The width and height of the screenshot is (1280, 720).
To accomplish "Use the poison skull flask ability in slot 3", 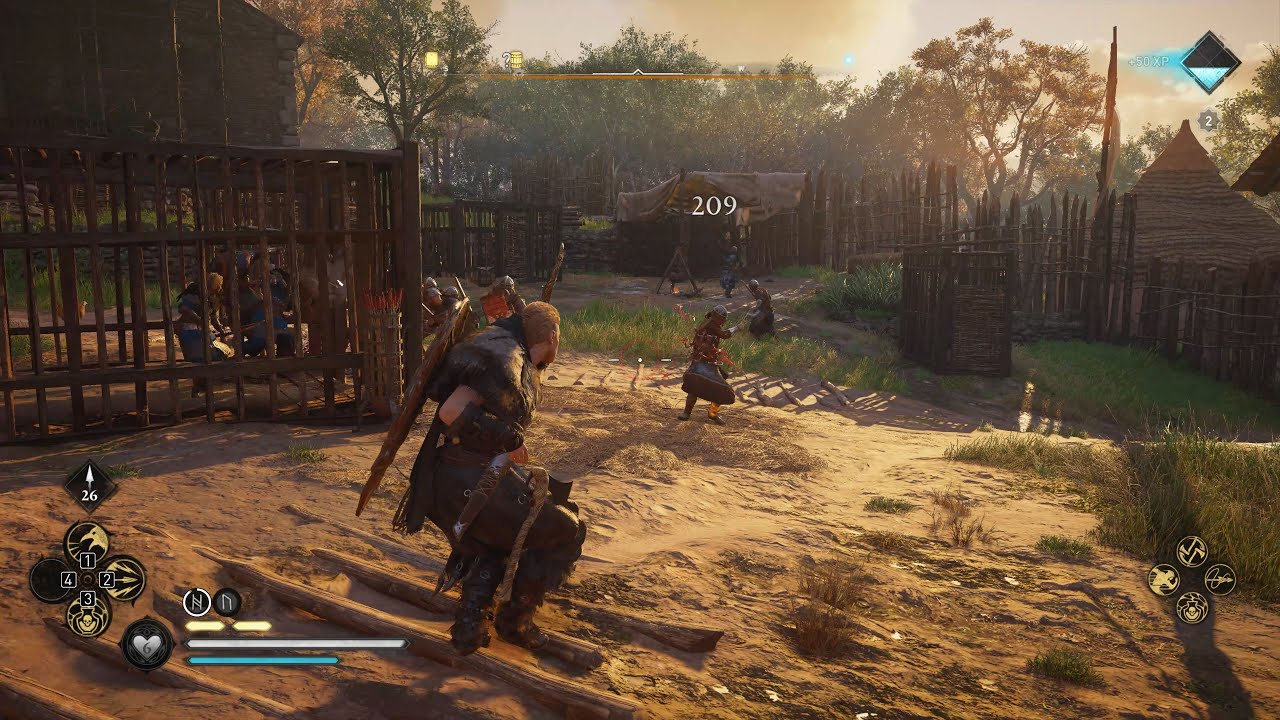I will tap(87, 614).
